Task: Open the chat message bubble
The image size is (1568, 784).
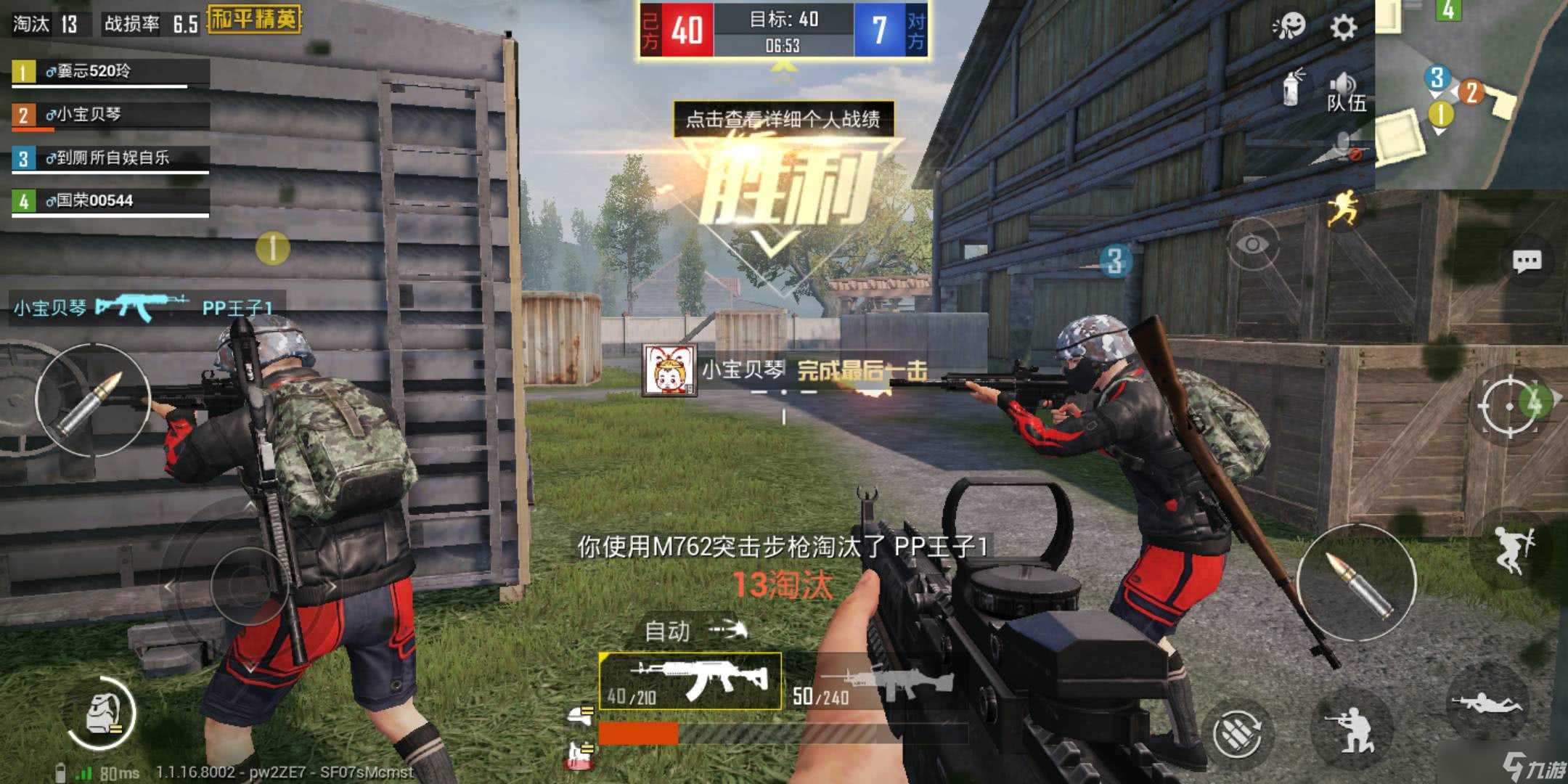Action: [1526, 261]
